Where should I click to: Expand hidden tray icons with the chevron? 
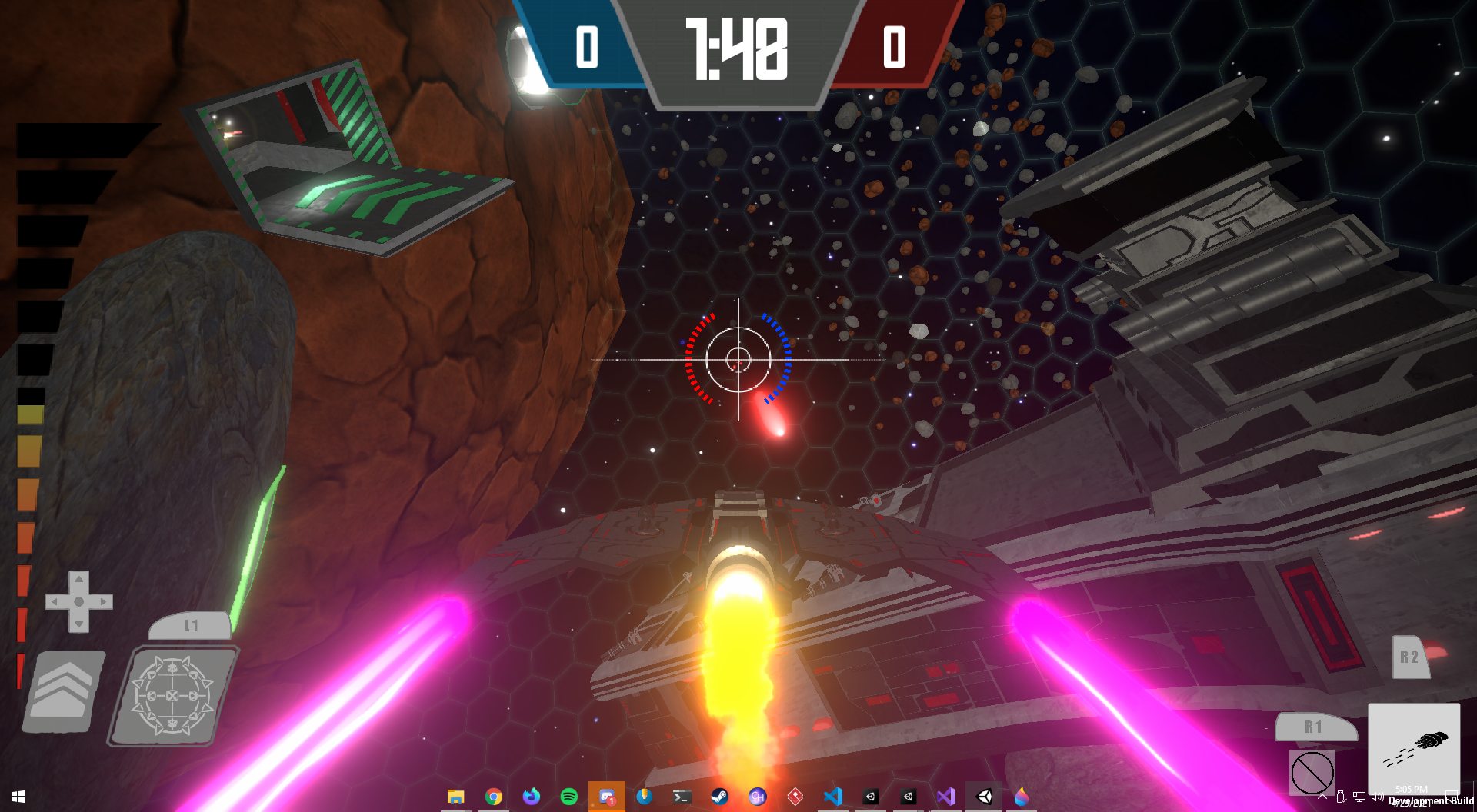pyautogui.click(x=1322, y=798)
